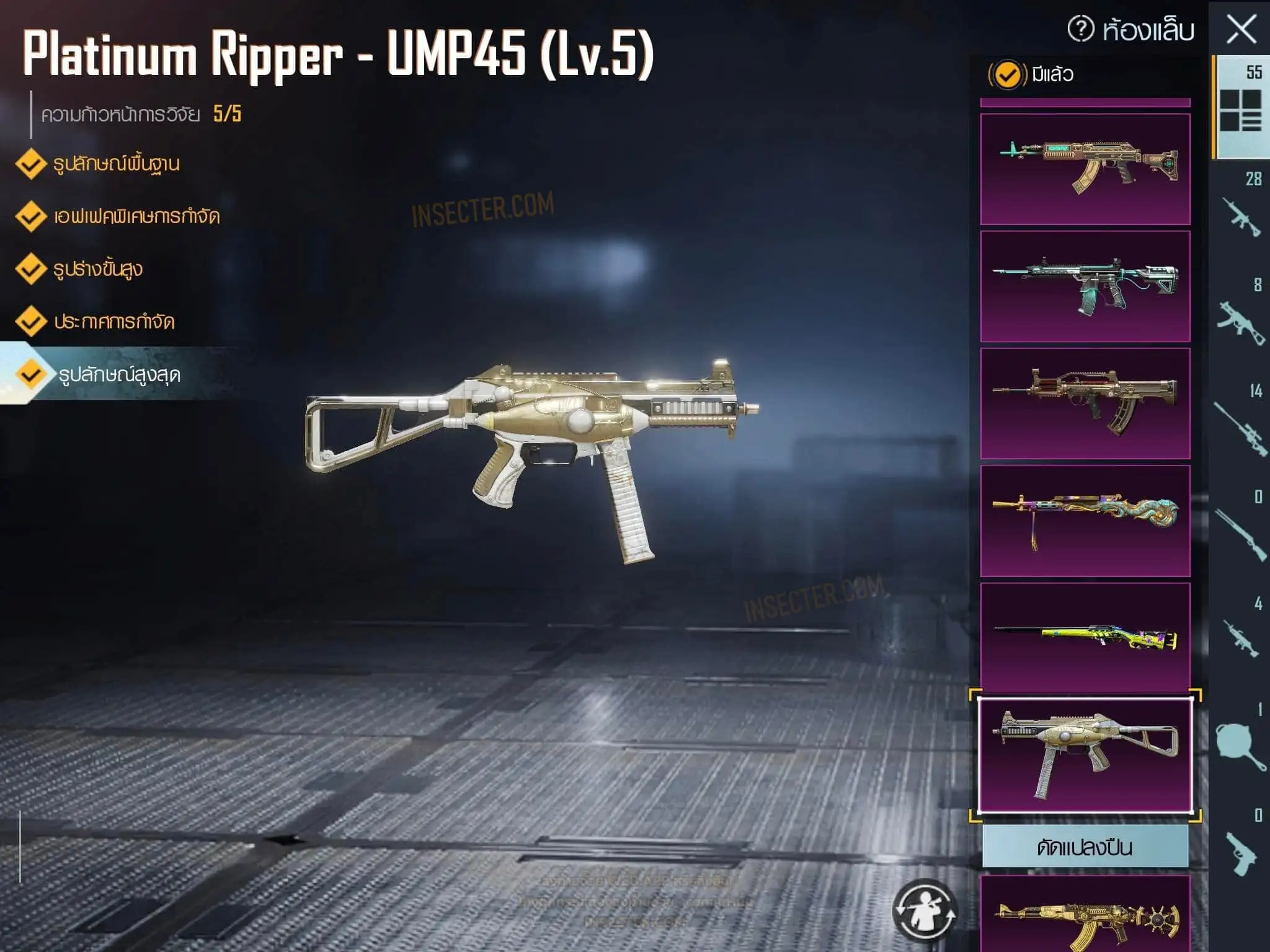Choose the รูปลักษณ์สูงสุด upgrade level
Screen dimensions: 1270x952
click(118, 375)
